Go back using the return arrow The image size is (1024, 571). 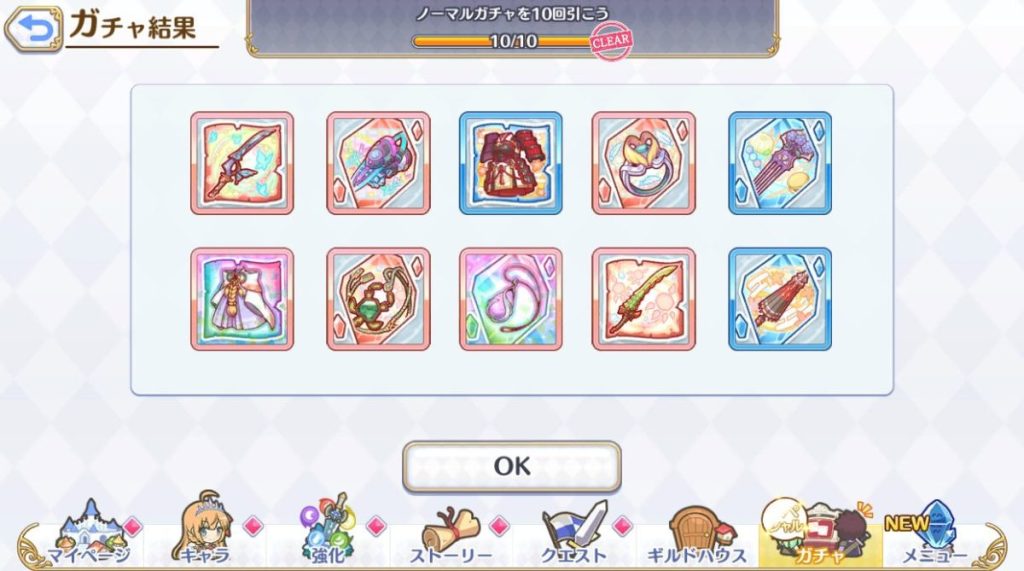click(x=32, y=29)
